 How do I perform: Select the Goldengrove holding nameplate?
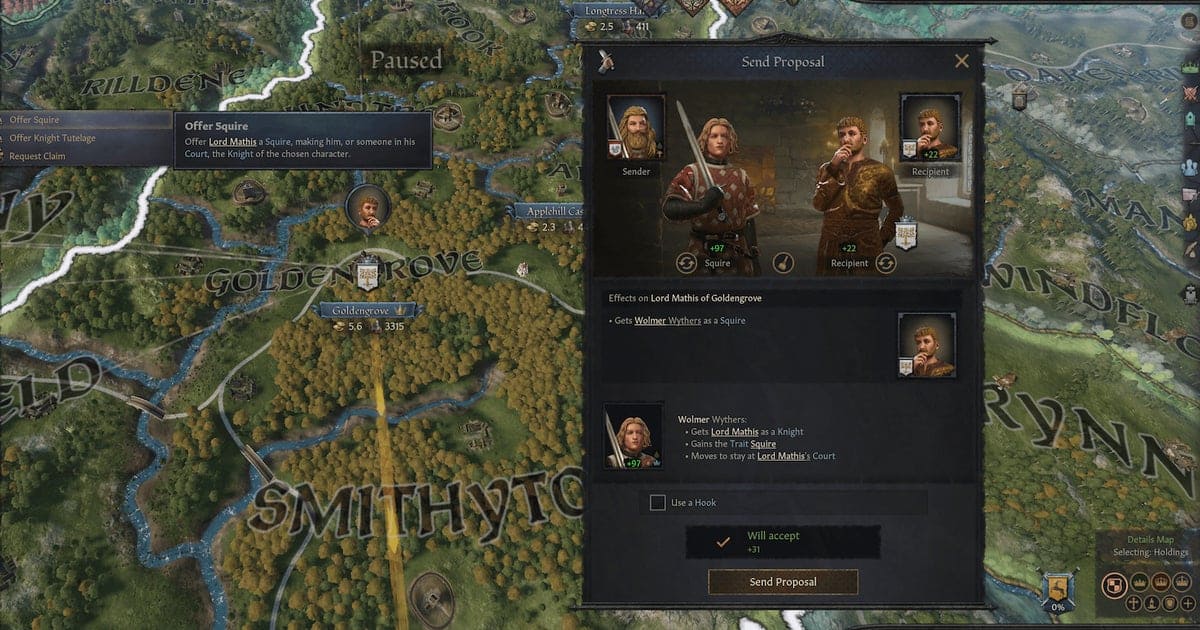pyautogui.click(x=365, y=311)
